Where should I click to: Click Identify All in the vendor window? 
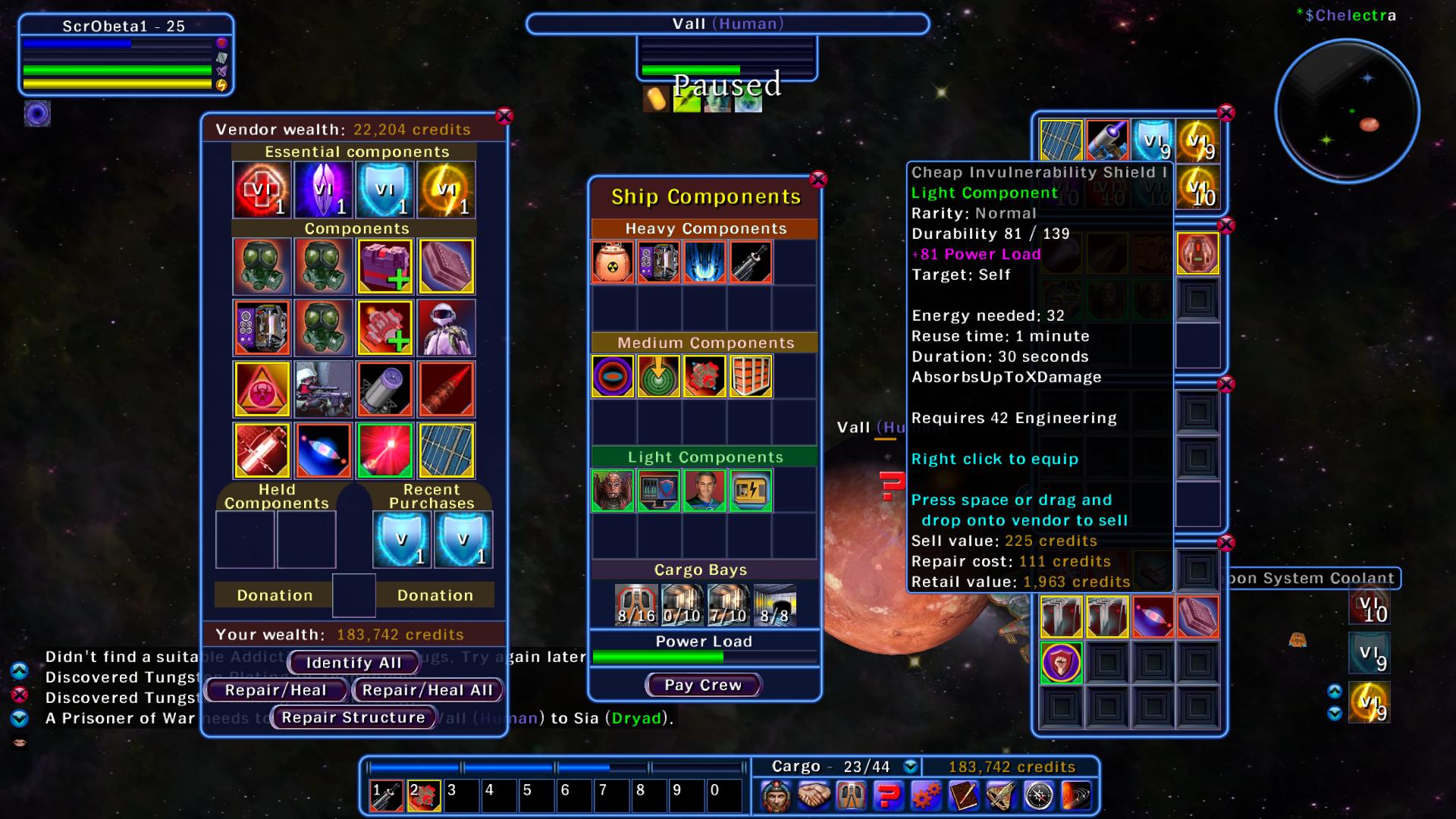coord(353,662)
